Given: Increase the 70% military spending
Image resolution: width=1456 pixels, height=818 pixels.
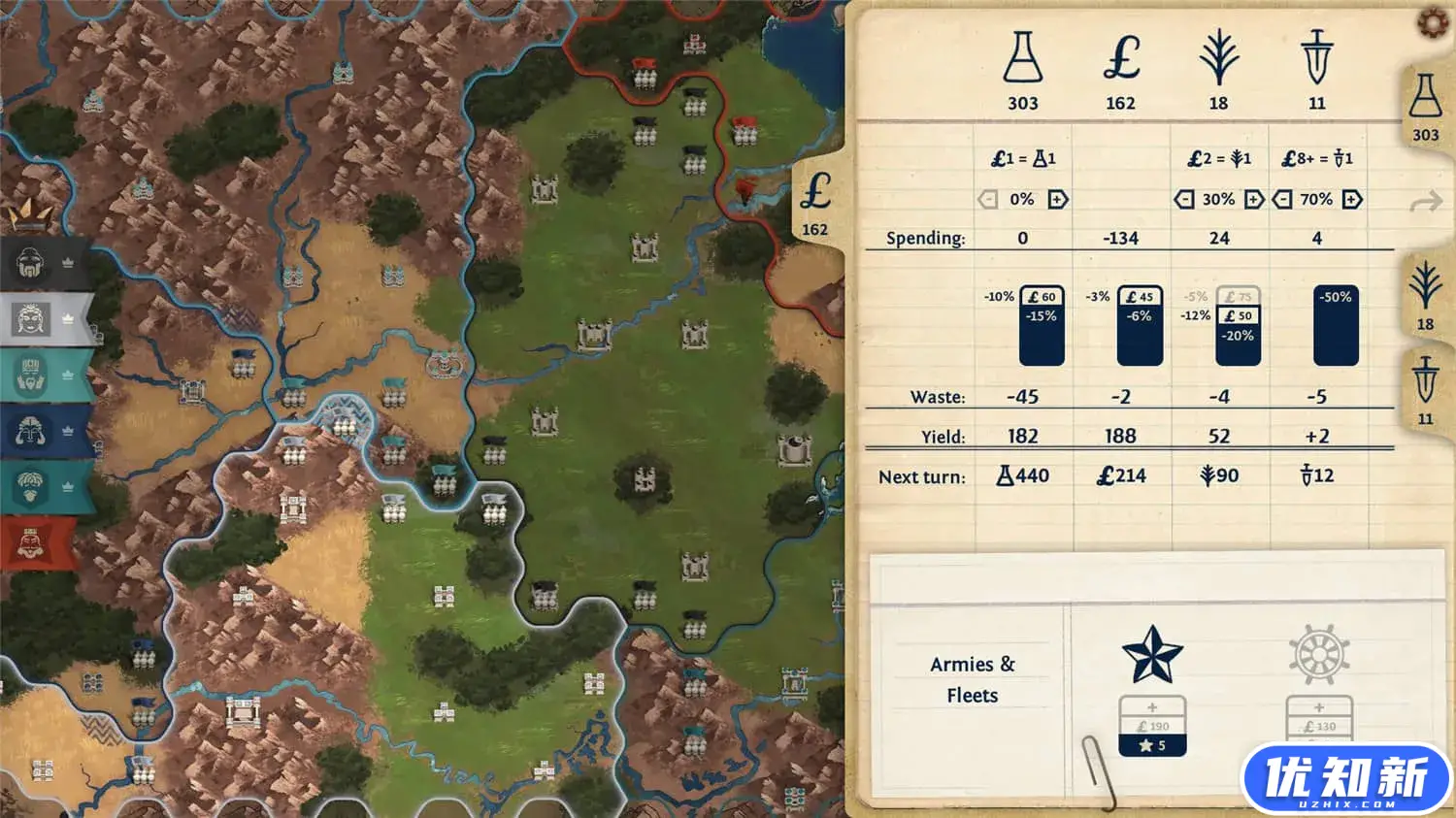Looking at the screenshot, I should [x=1352, y=199].
